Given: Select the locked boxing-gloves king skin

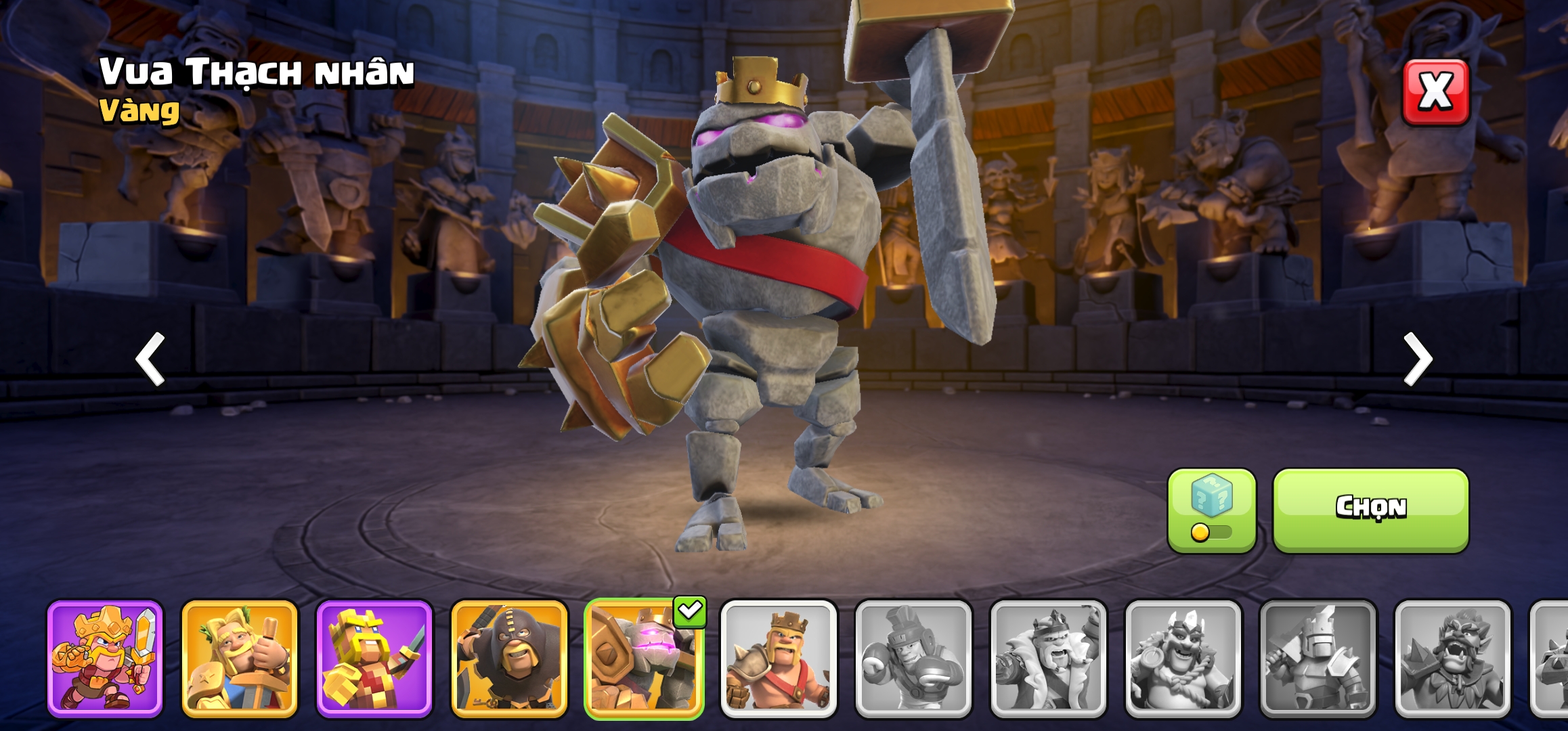Looking at the screenshot, I should (x=913, y=658).
